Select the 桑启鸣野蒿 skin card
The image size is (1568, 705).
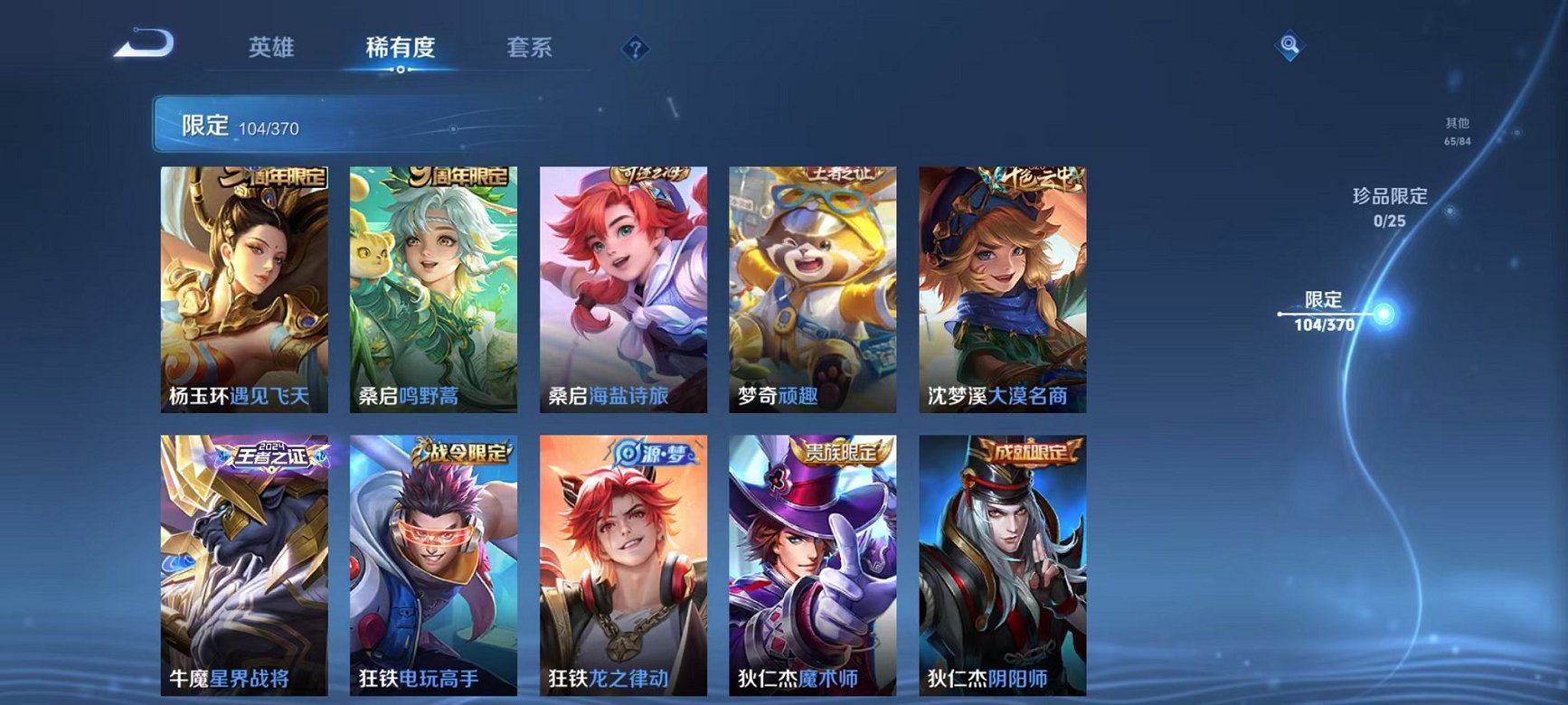[x=436, y=285]
